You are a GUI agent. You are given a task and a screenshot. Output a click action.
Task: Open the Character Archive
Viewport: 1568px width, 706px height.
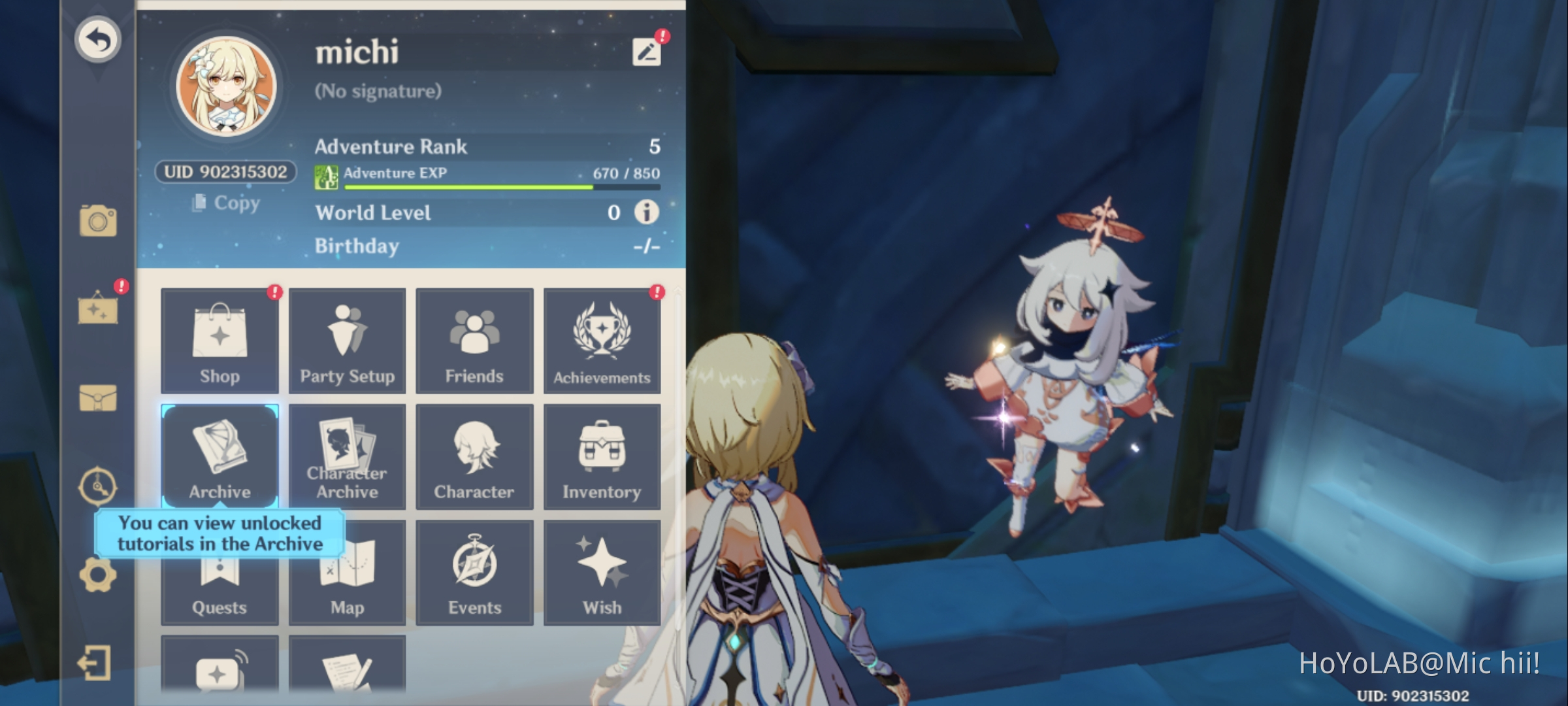pyautogui.click(x=347, y=456)
